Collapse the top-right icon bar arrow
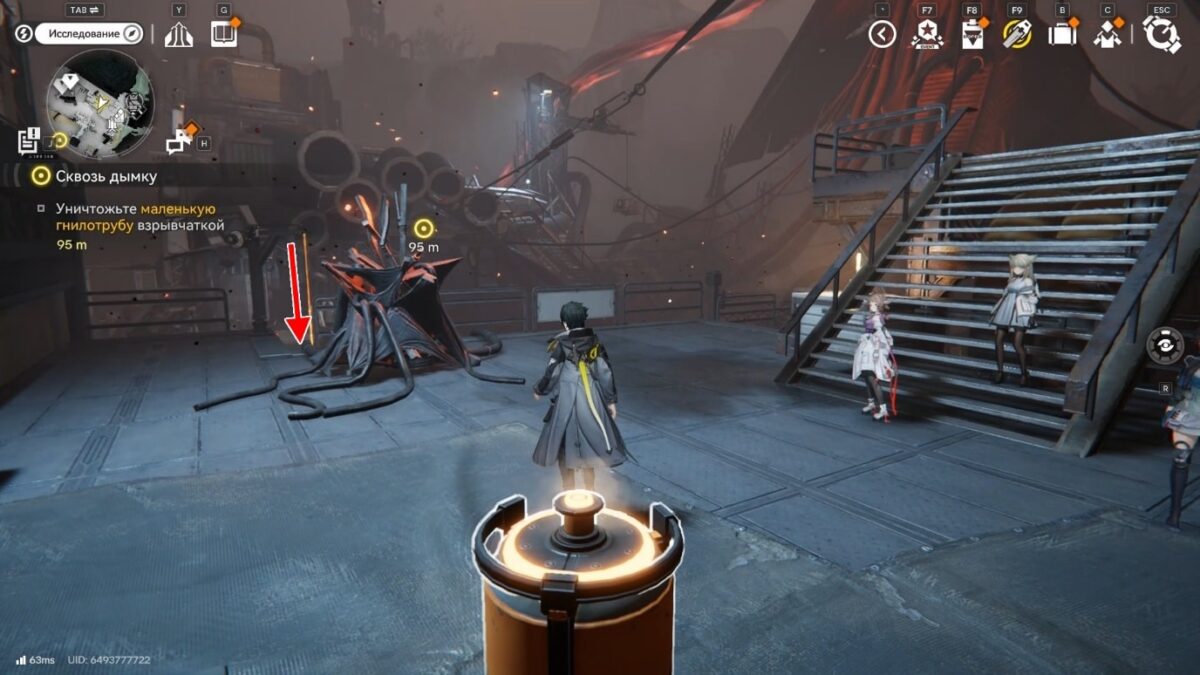The width and height of the screenshot is (1200, 675). click(x=881, y=35)
